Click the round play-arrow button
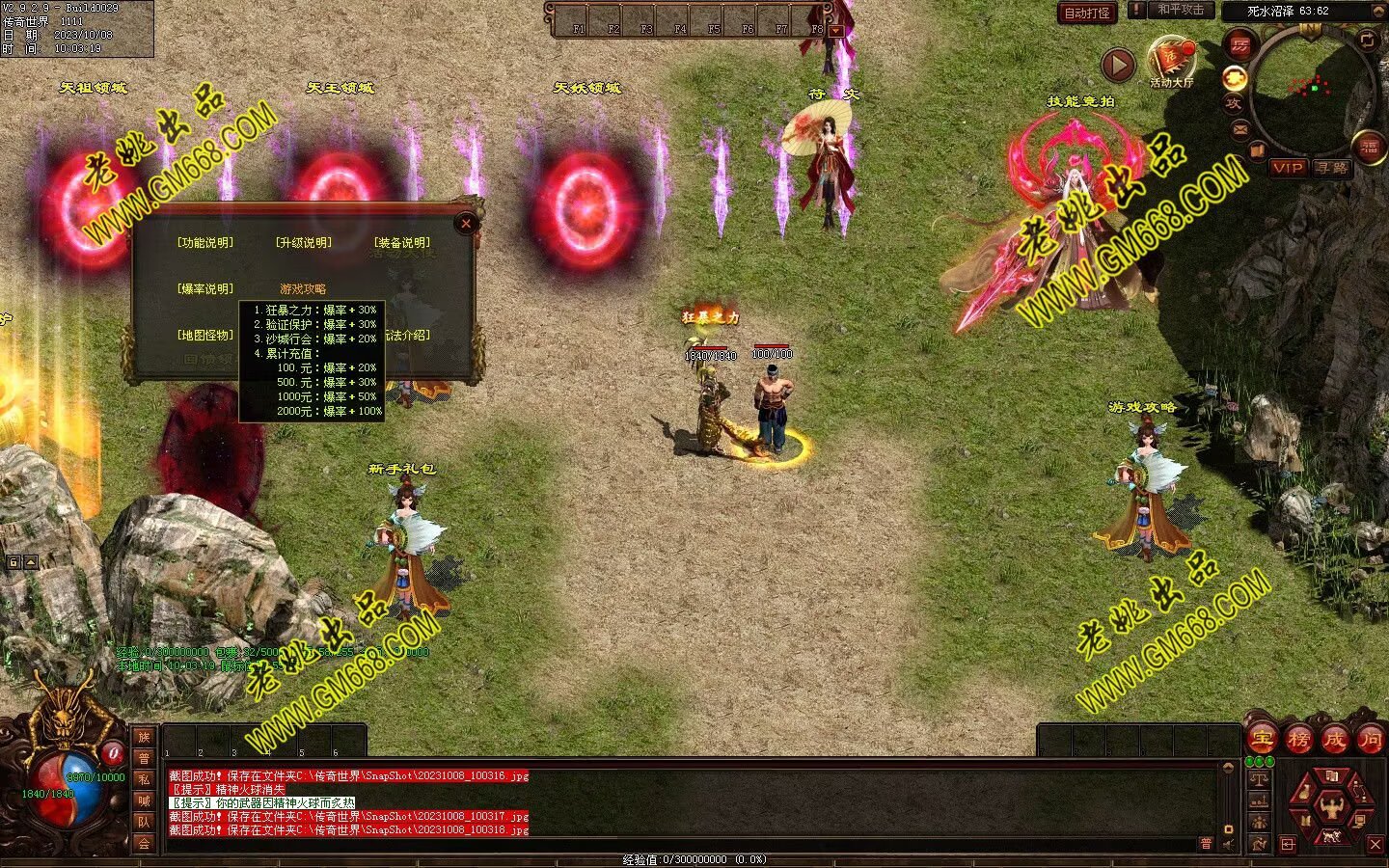This screenshot has width=1389, height=868. 1118,66
